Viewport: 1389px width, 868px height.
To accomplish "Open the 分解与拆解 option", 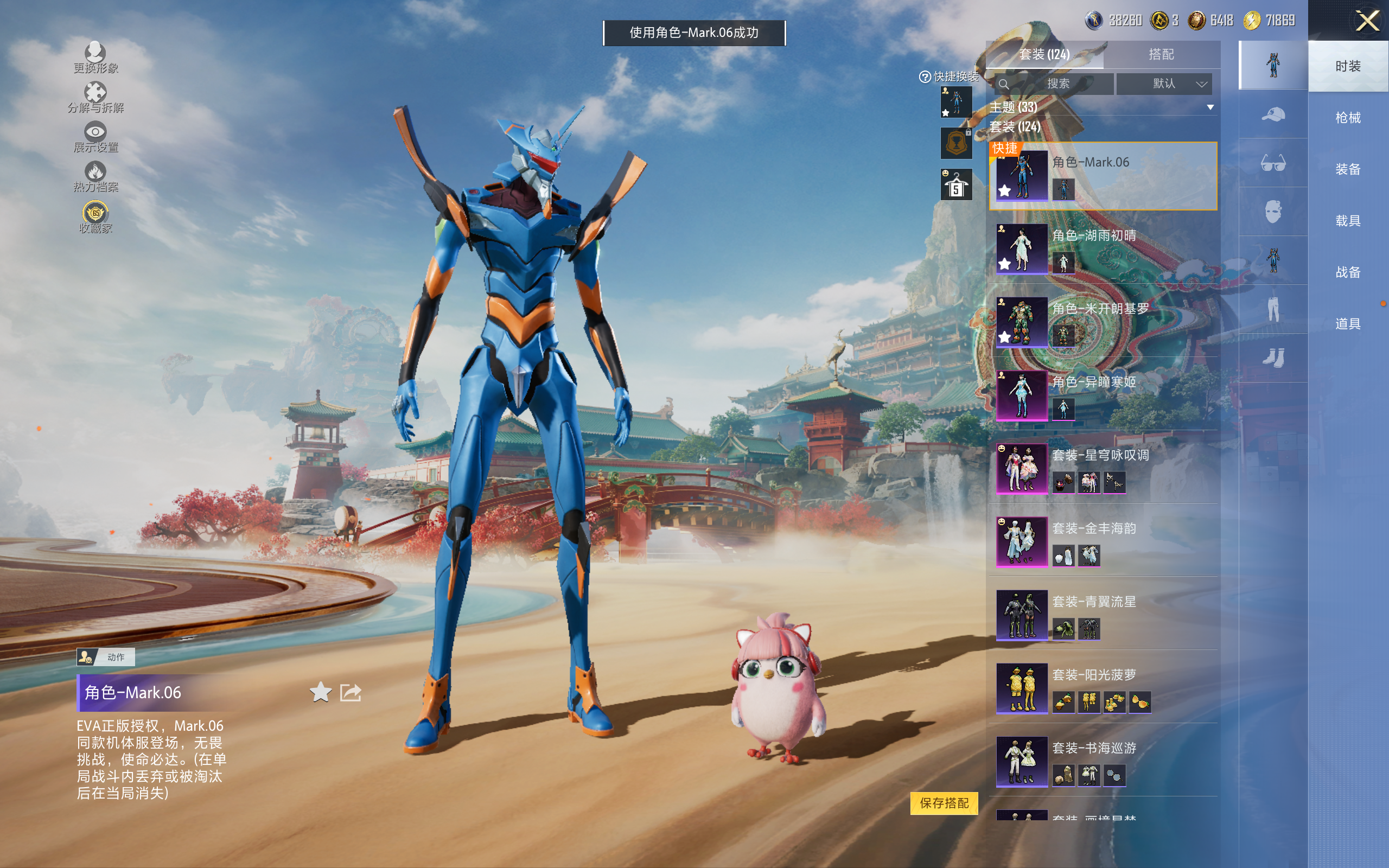I will click(95, 98).
